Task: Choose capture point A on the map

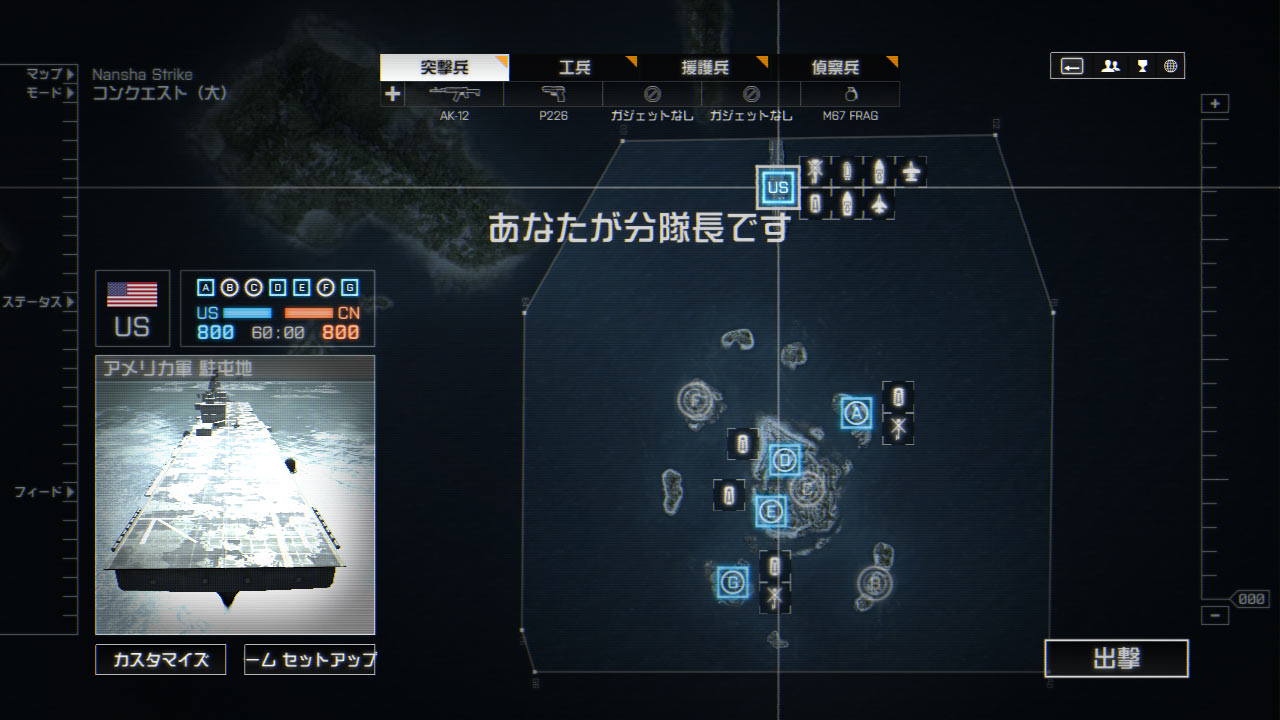Action: [x=856, y=412]
